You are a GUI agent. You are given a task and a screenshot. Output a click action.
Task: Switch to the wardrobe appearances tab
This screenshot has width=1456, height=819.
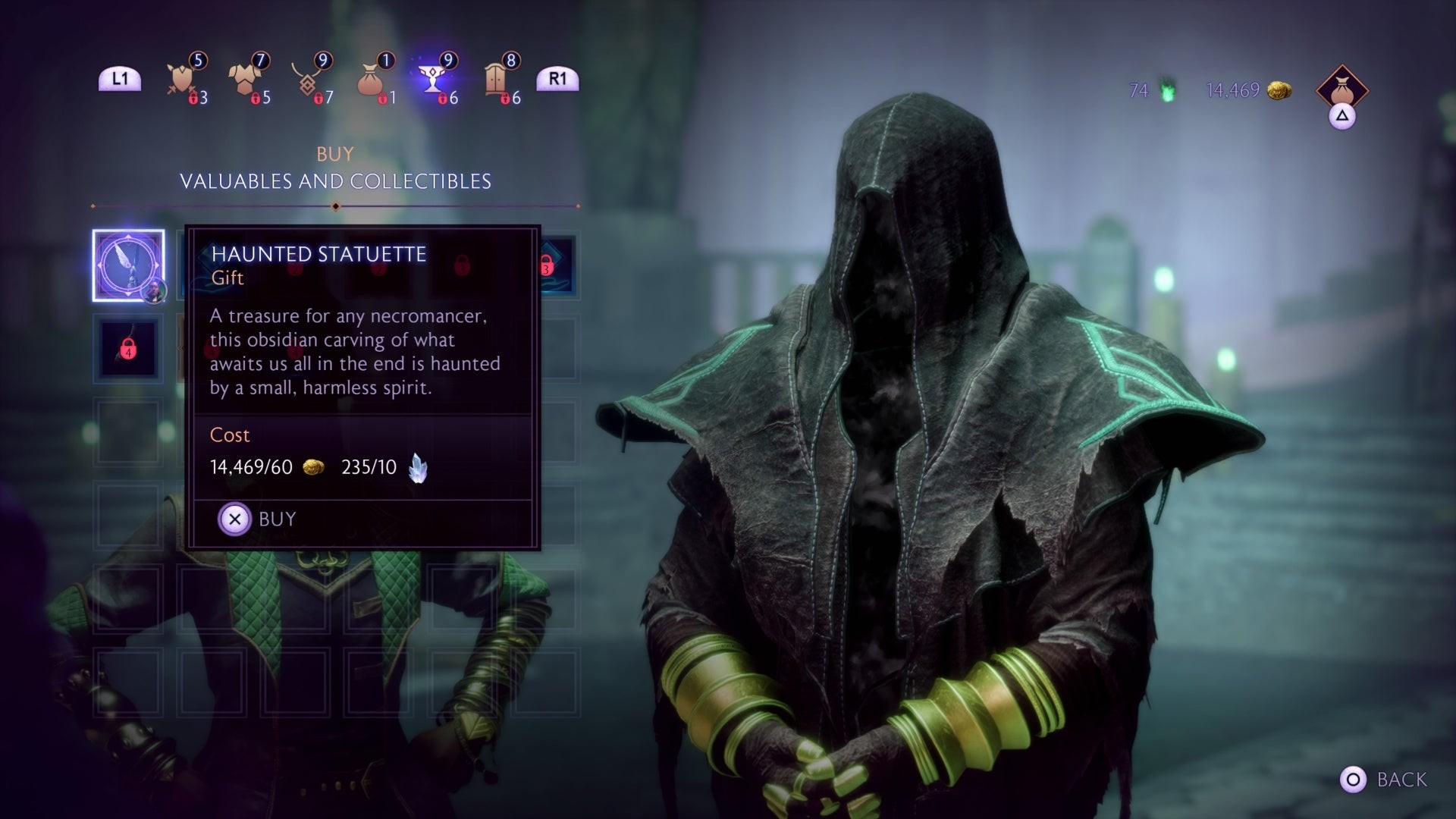pos(496,80)
